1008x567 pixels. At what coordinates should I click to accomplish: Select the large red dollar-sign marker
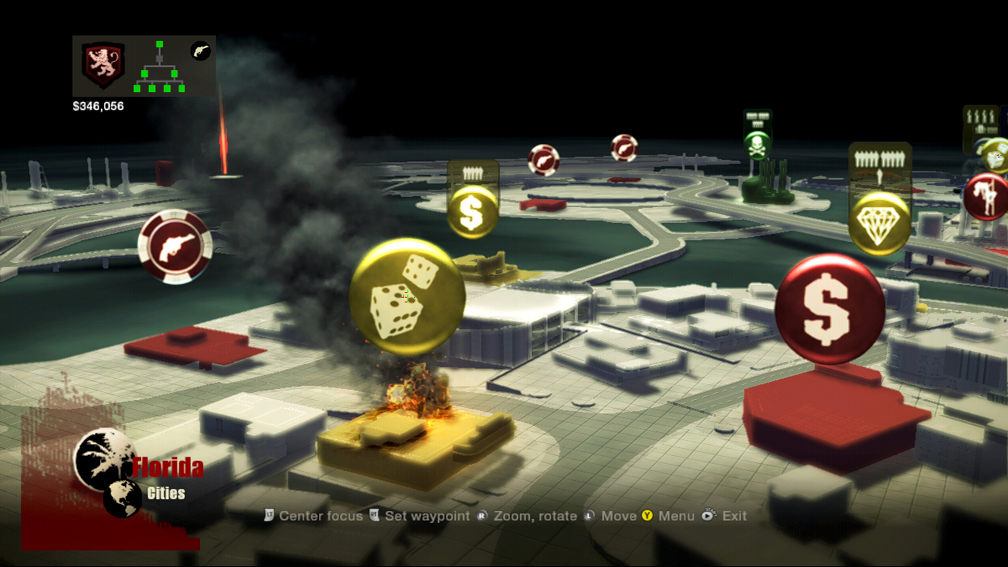point(830,308)
